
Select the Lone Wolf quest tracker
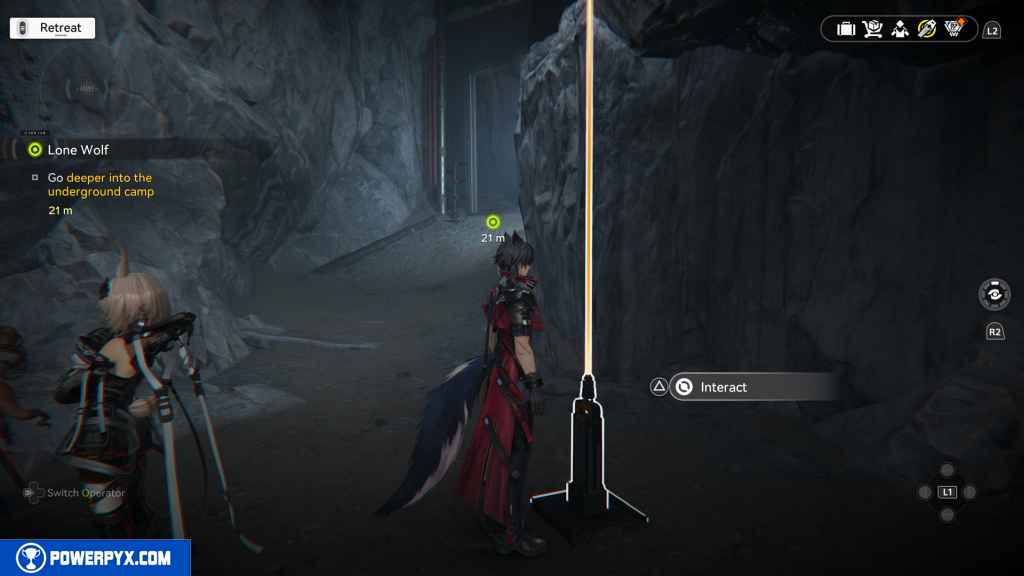(78, 150)
